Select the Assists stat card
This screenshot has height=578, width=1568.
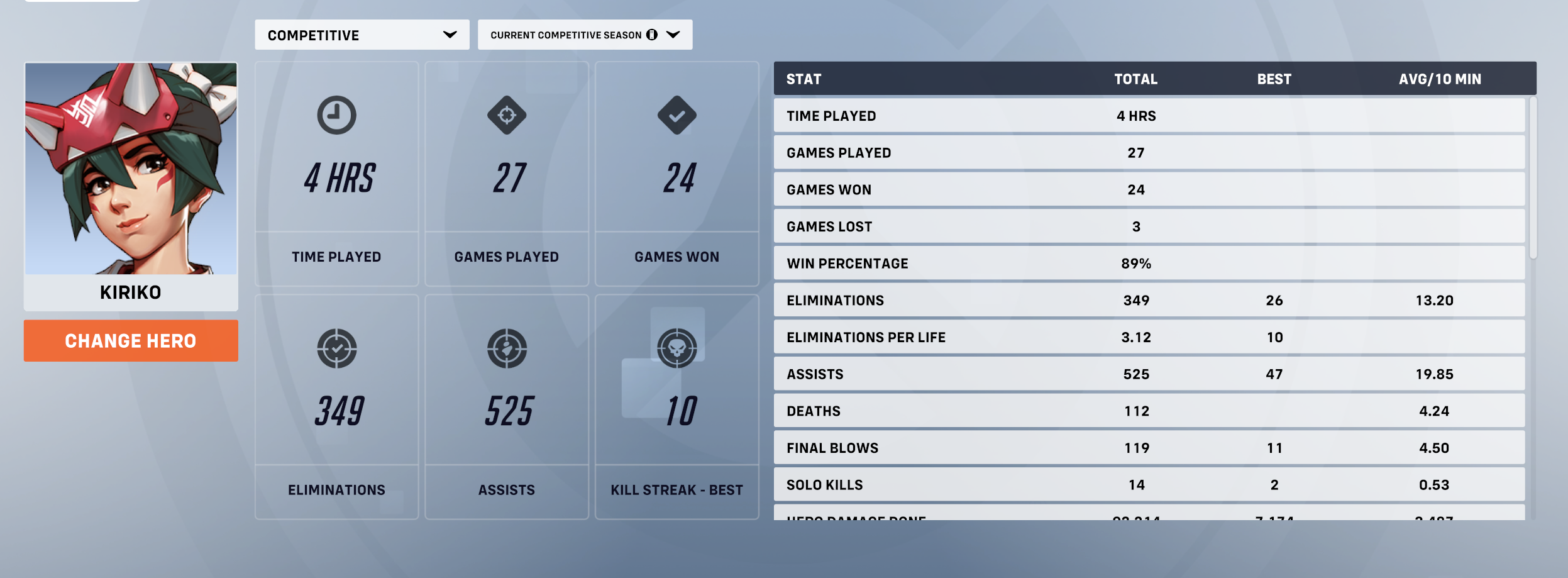tap(507, 407)
